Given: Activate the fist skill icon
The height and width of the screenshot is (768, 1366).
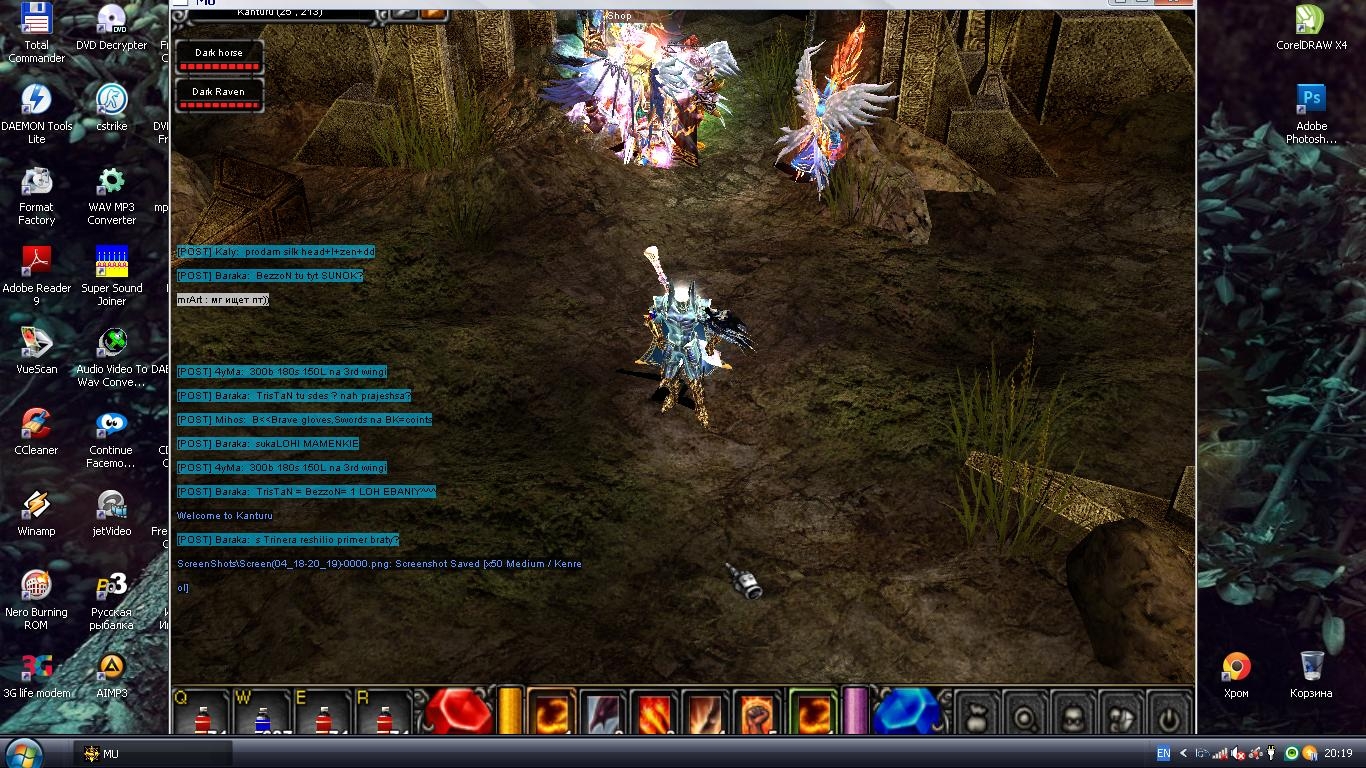Looking at the screenshot, I should click(757, 714).
